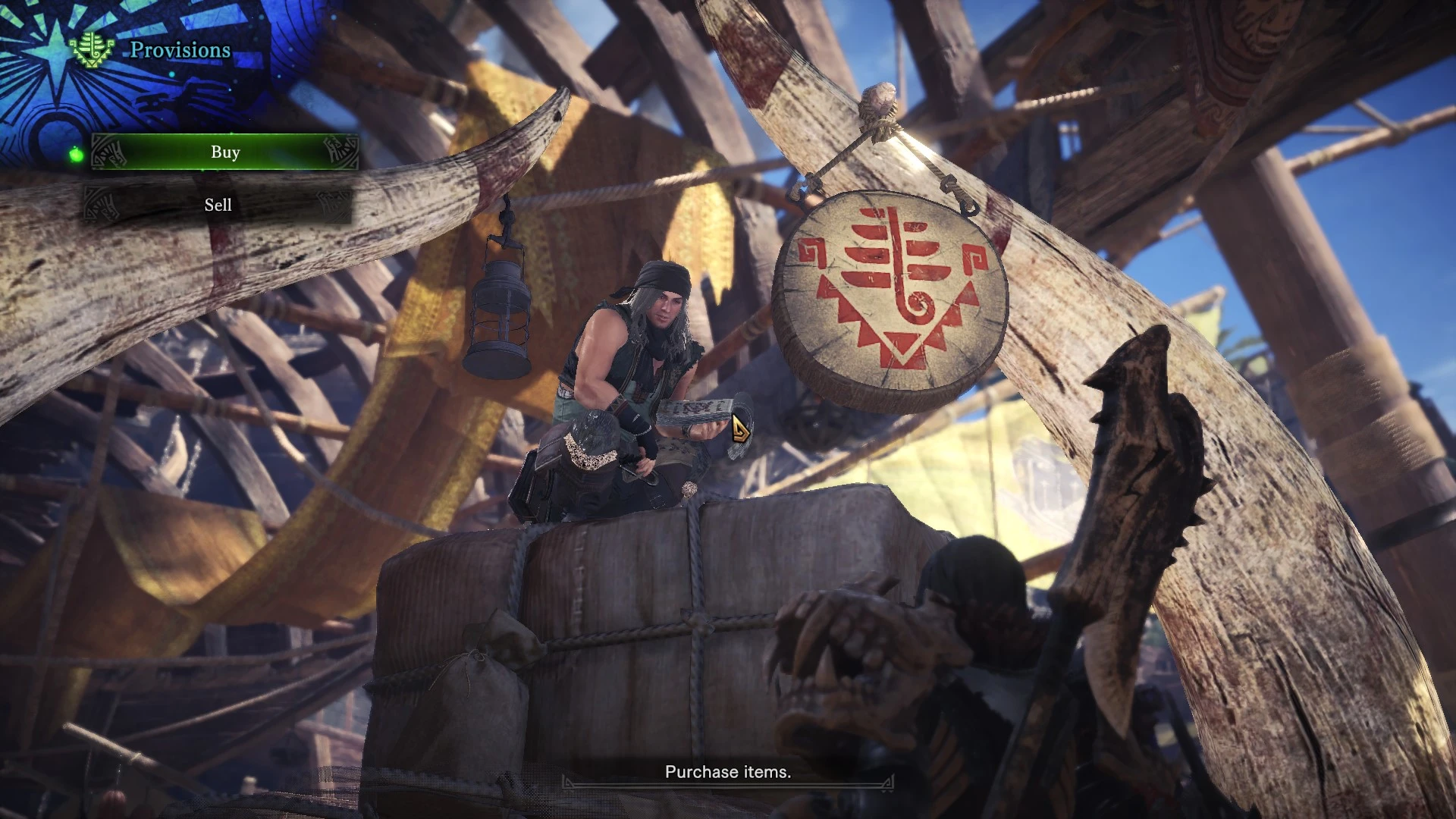Switch selection to the Sell option

point(219,205)
